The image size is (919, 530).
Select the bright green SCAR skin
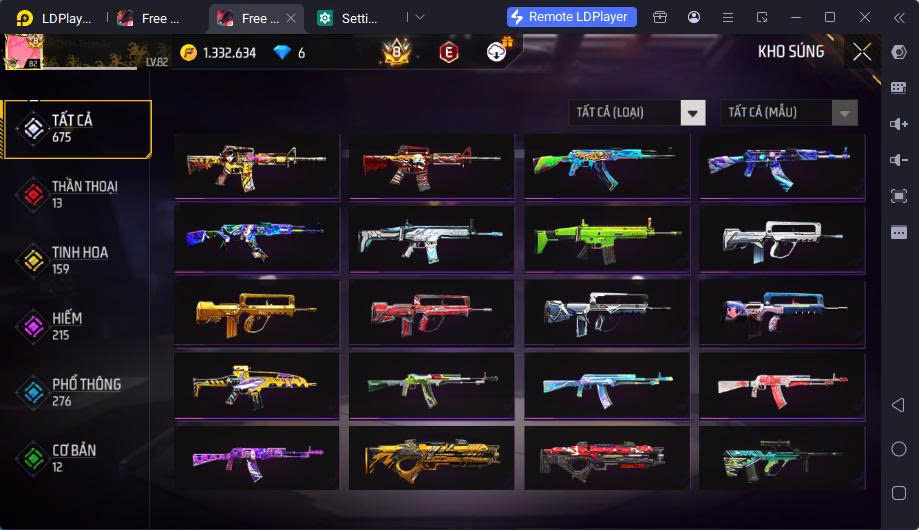[607, 239]
